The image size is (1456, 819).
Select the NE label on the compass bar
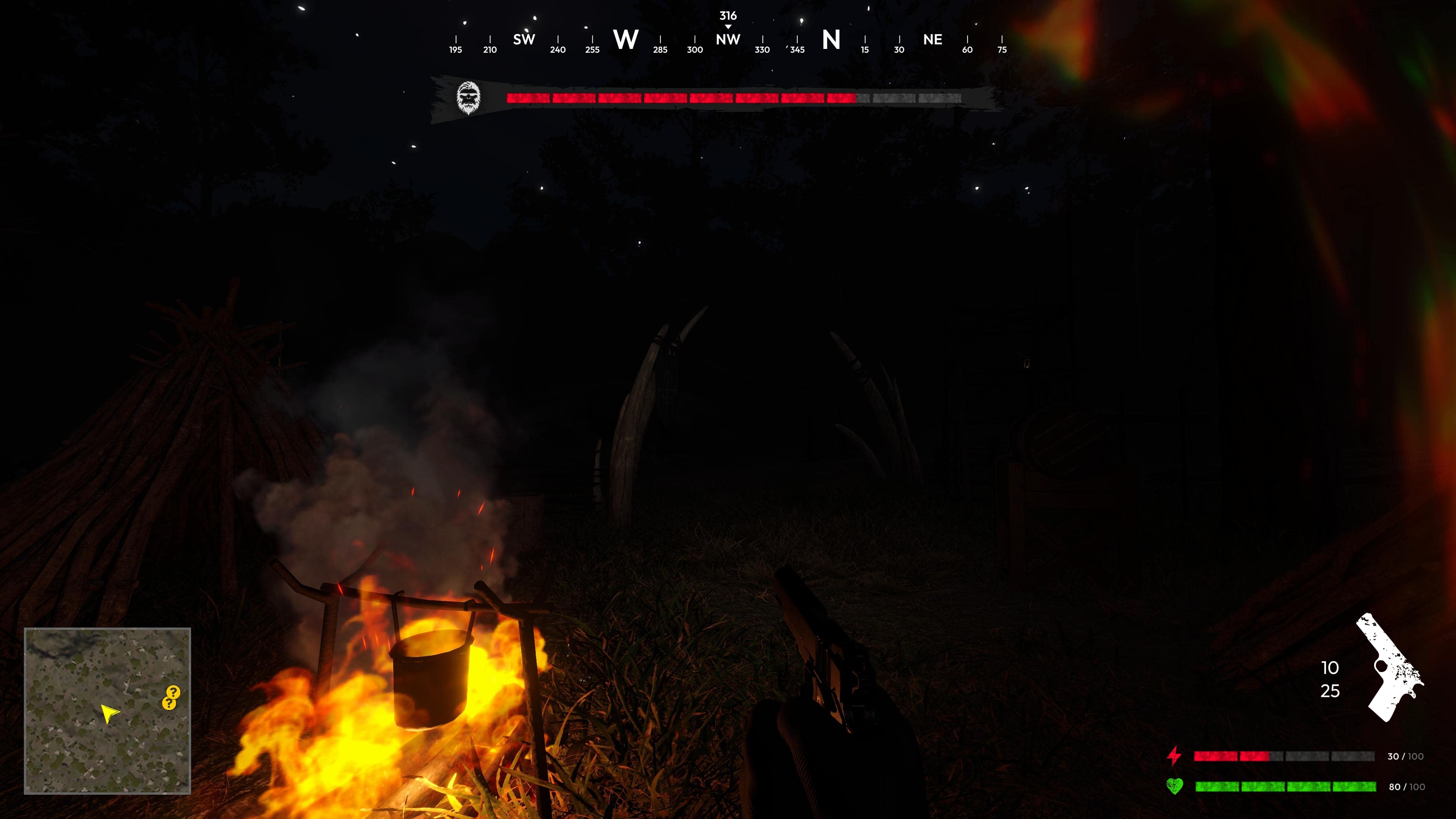coord(933,39)
